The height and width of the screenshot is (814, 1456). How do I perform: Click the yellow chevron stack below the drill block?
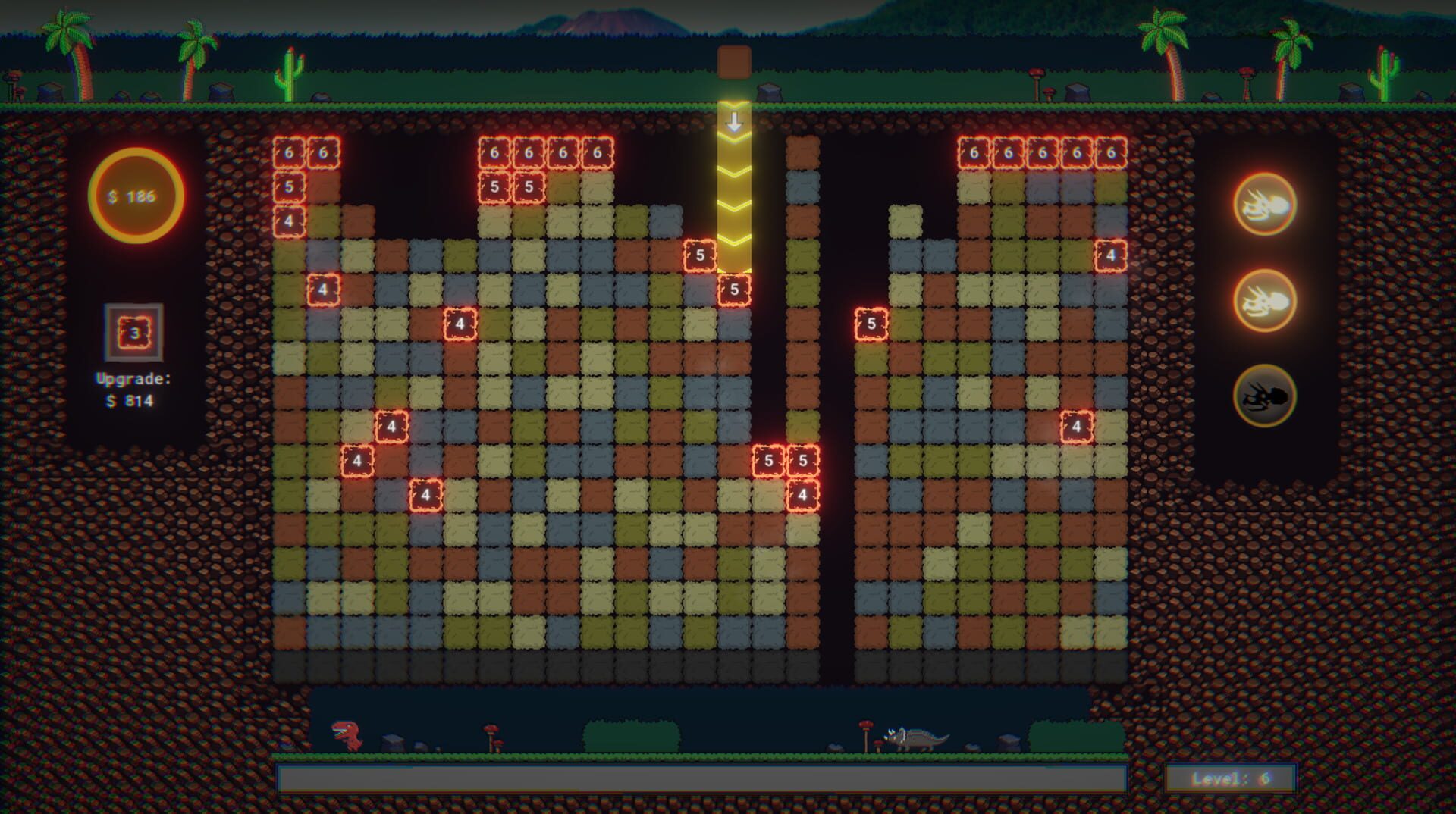(733, 205)
